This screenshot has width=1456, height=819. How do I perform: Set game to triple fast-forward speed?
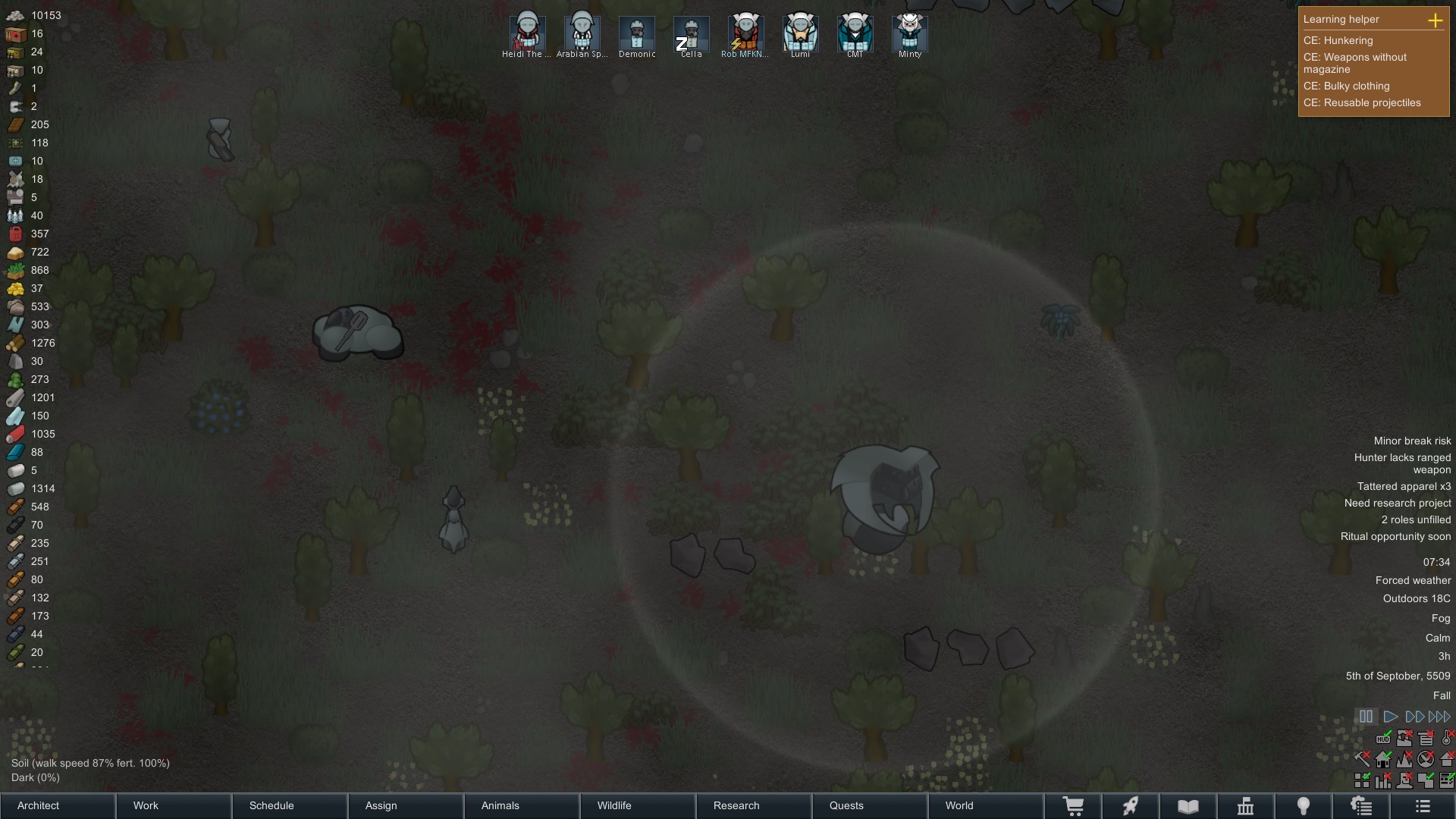coord(1439,717)
